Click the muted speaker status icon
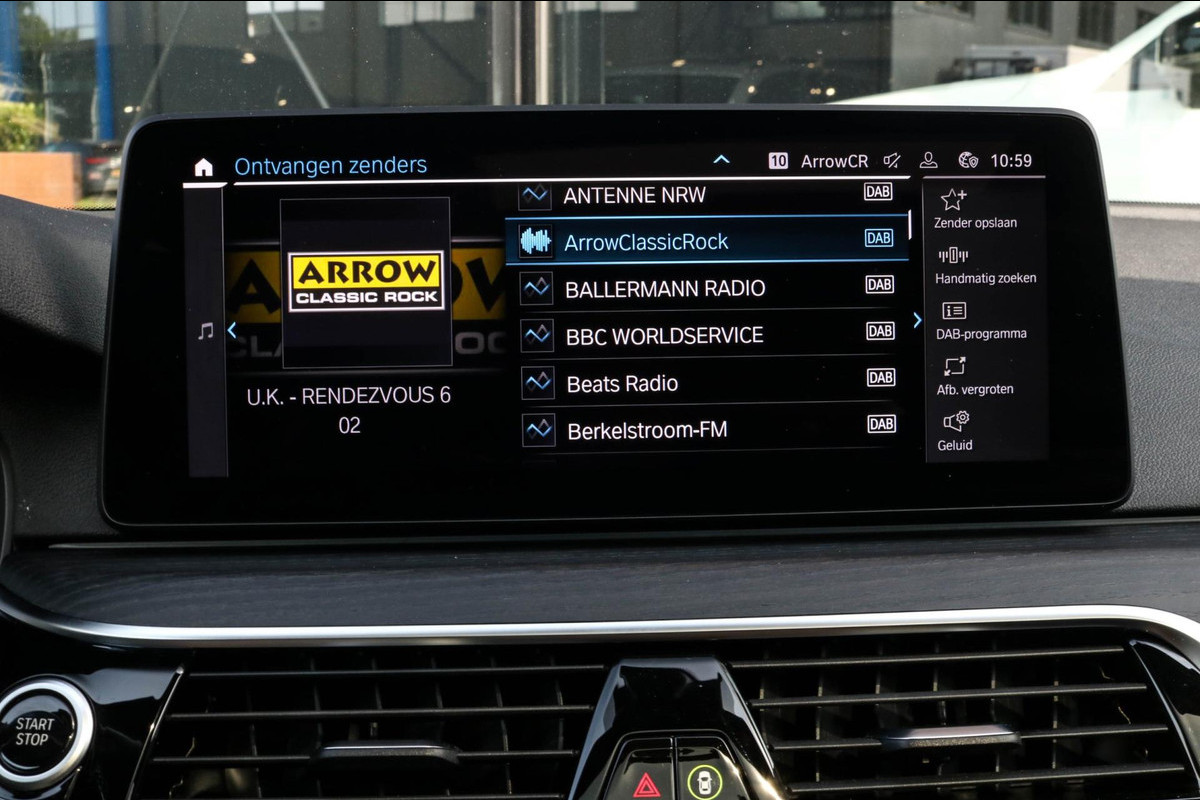 pyautogui.click(x=892, y=161)
